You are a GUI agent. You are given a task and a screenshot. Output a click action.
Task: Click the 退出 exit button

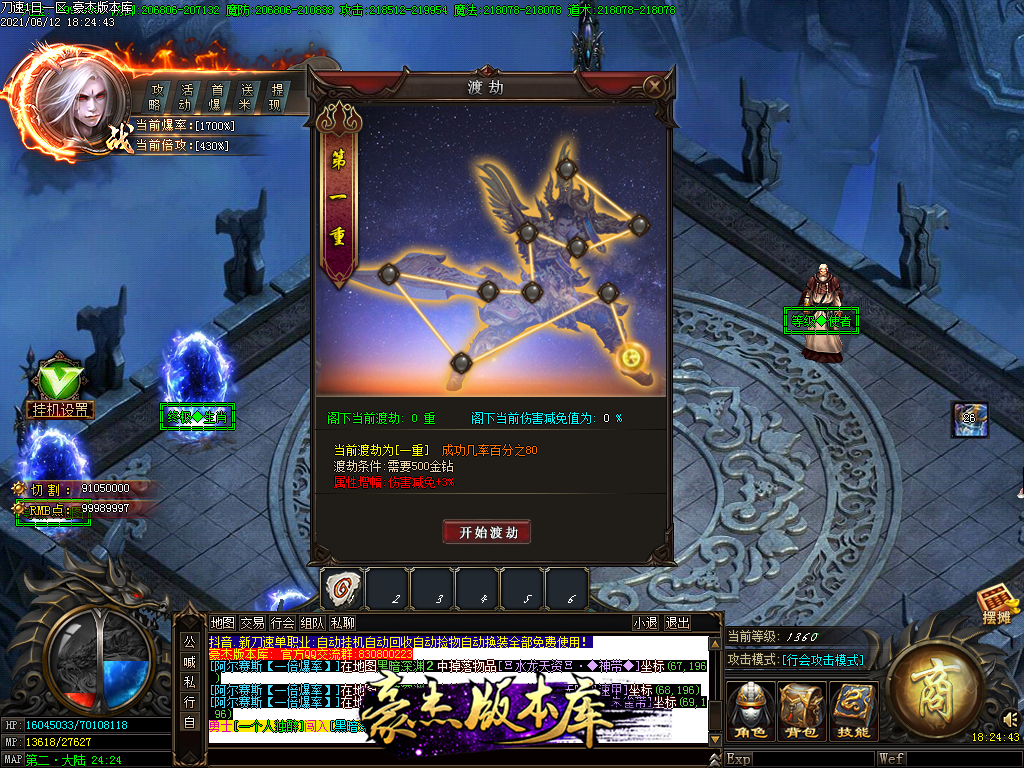point(678,622)
